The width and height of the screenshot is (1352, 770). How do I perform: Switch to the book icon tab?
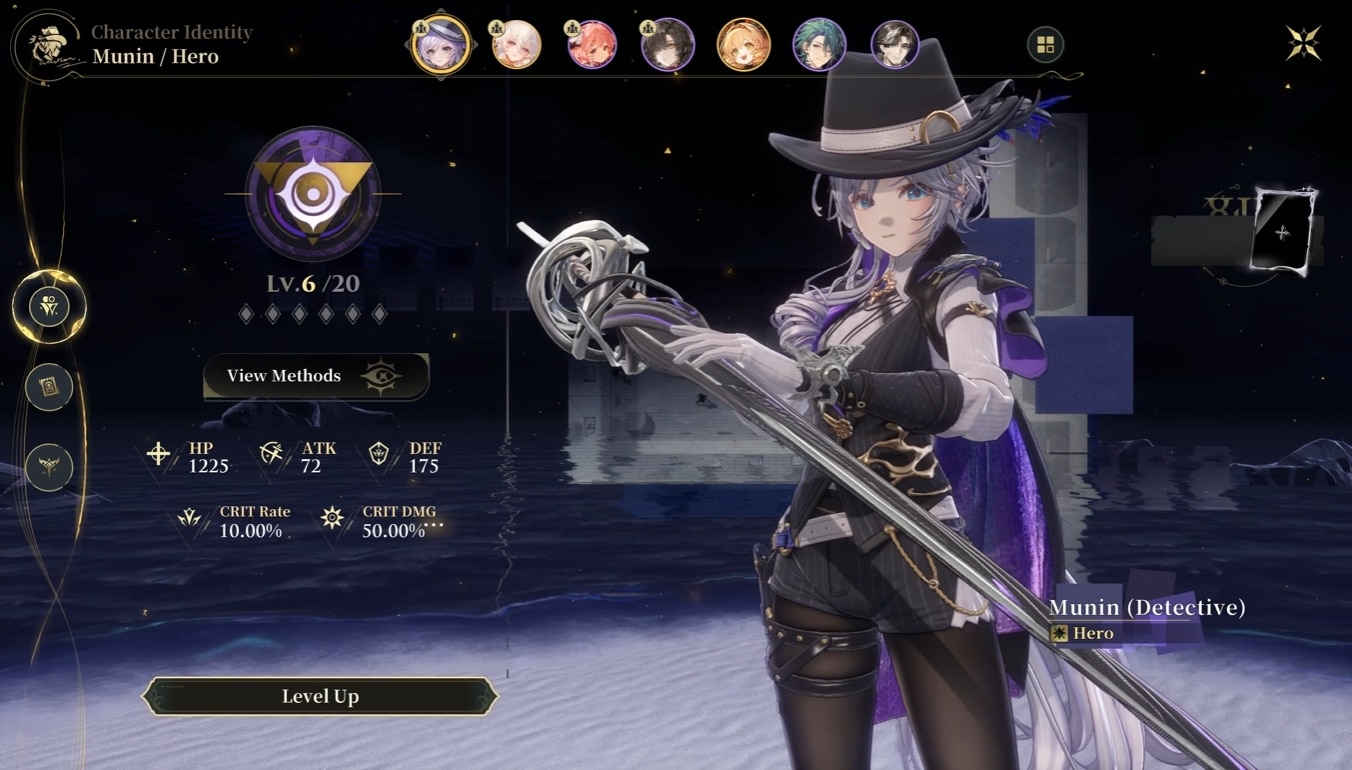49,387
